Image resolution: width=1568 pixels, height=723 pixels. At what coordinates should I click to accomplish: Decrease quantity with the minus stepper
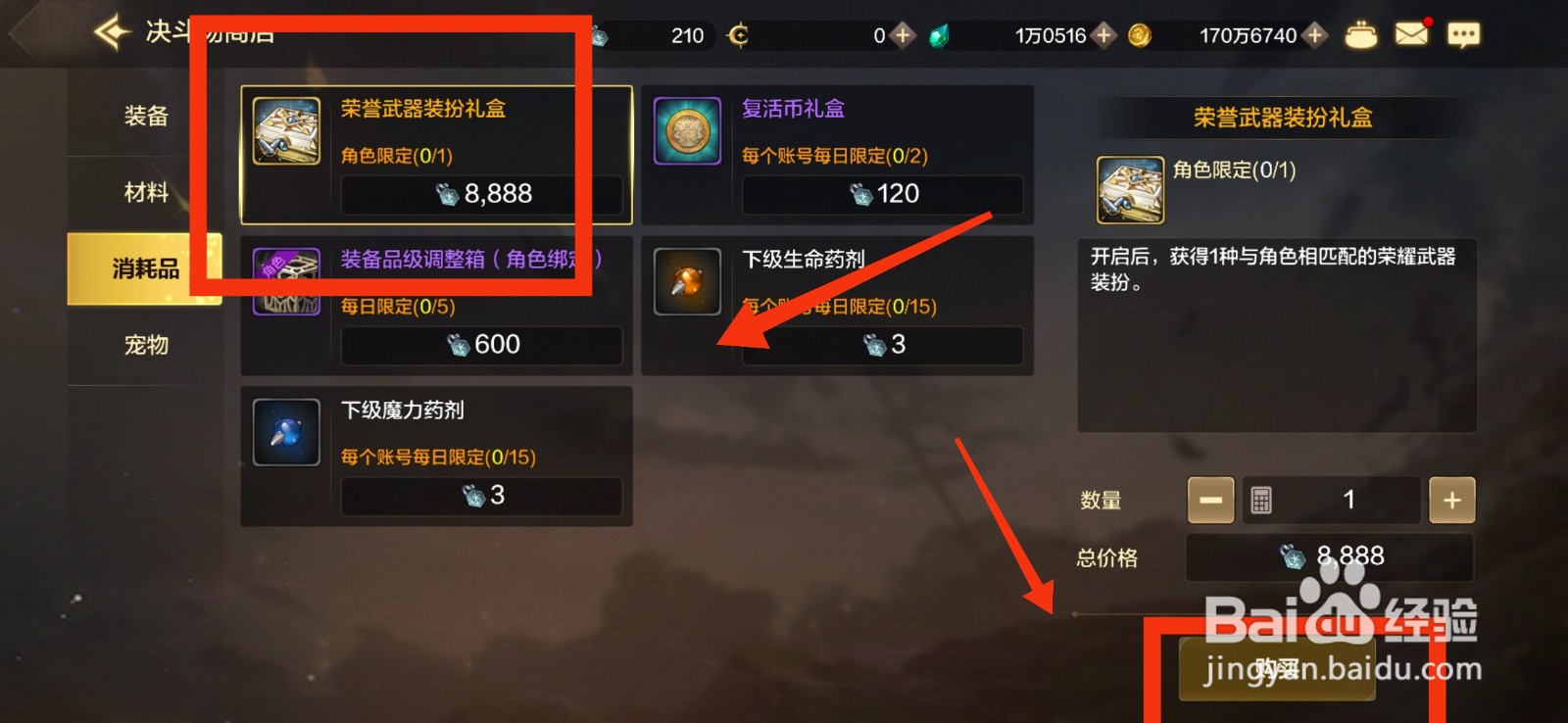coord(1210,500)
